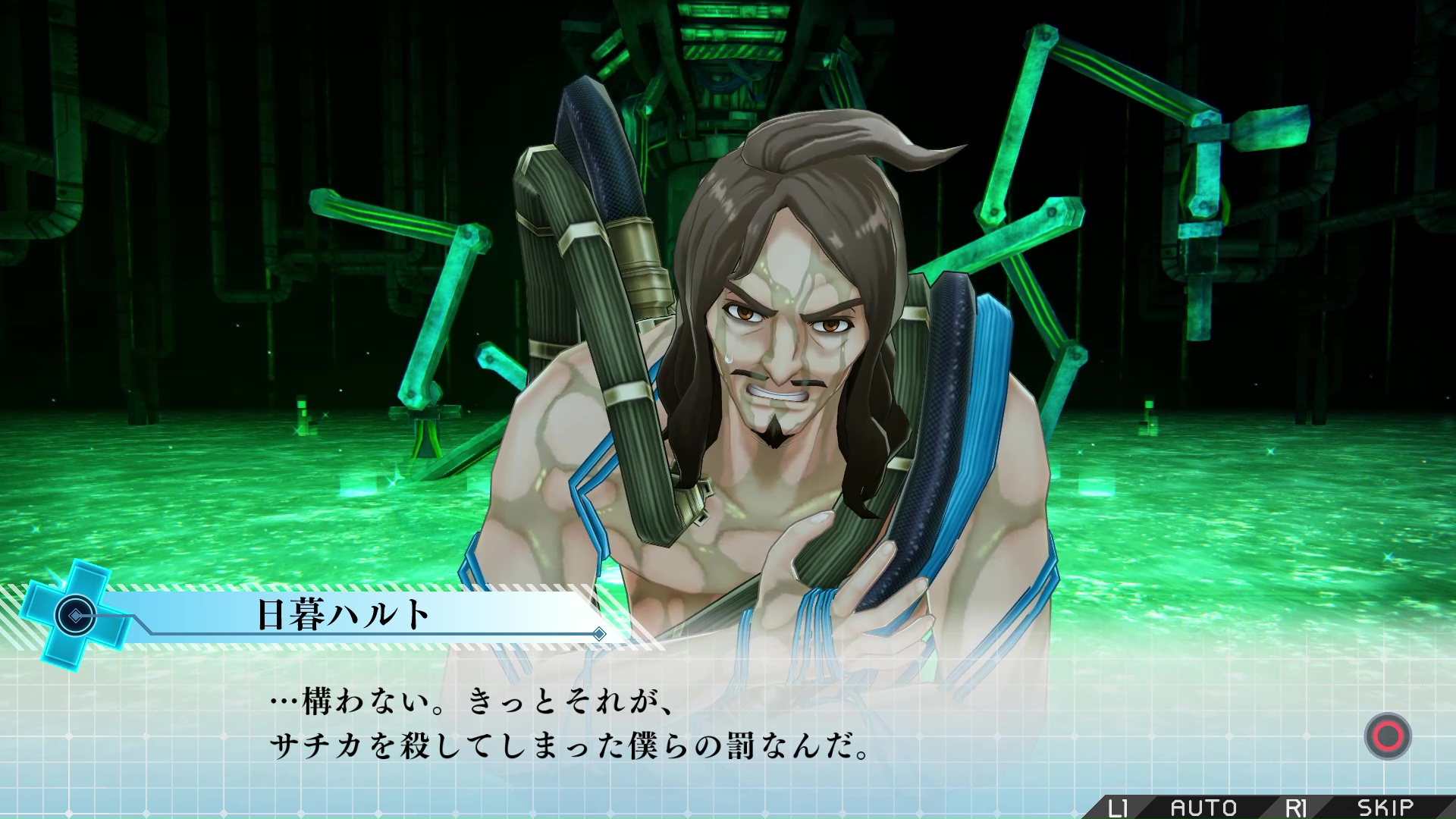The width and height of the screenshot is (1456, 819).
Task: Toggle AUTO dialogue advance
Action: click(x=1203, y=808)
